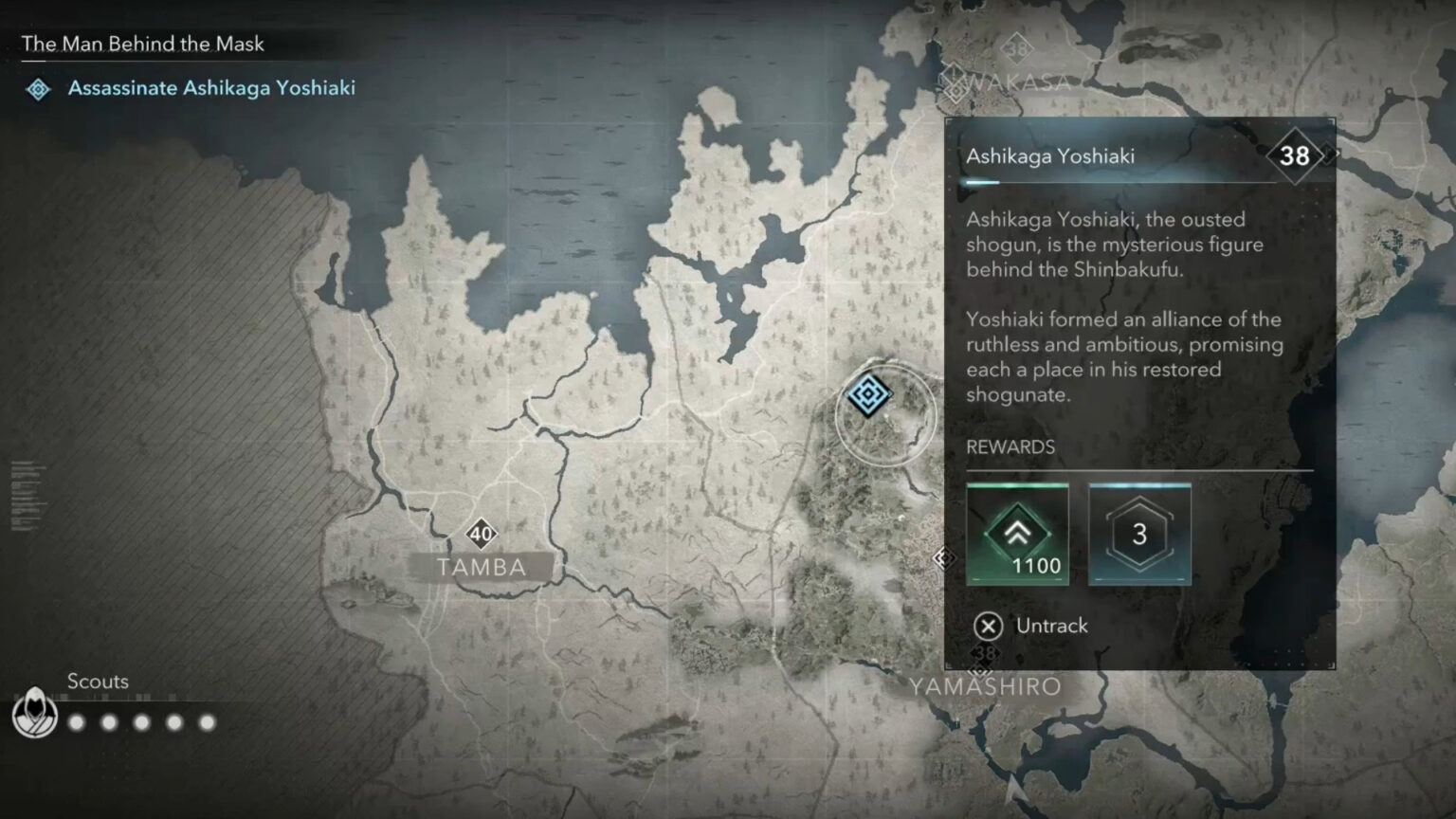Click the Untrack text button
The image size is (1456, 819).
pos(1052,626)
